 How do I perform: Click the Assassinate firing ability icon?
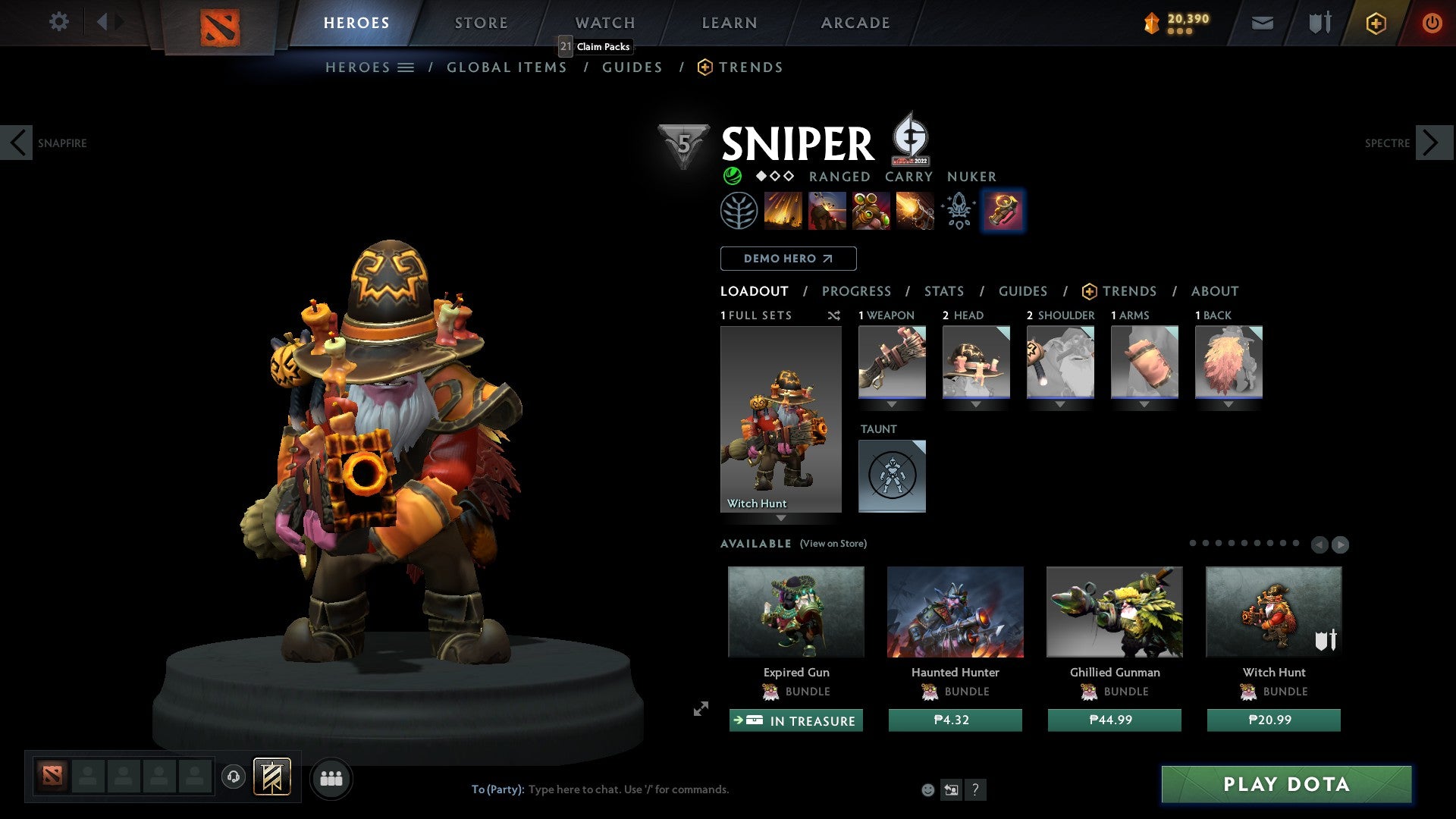[x=915, y=211]
